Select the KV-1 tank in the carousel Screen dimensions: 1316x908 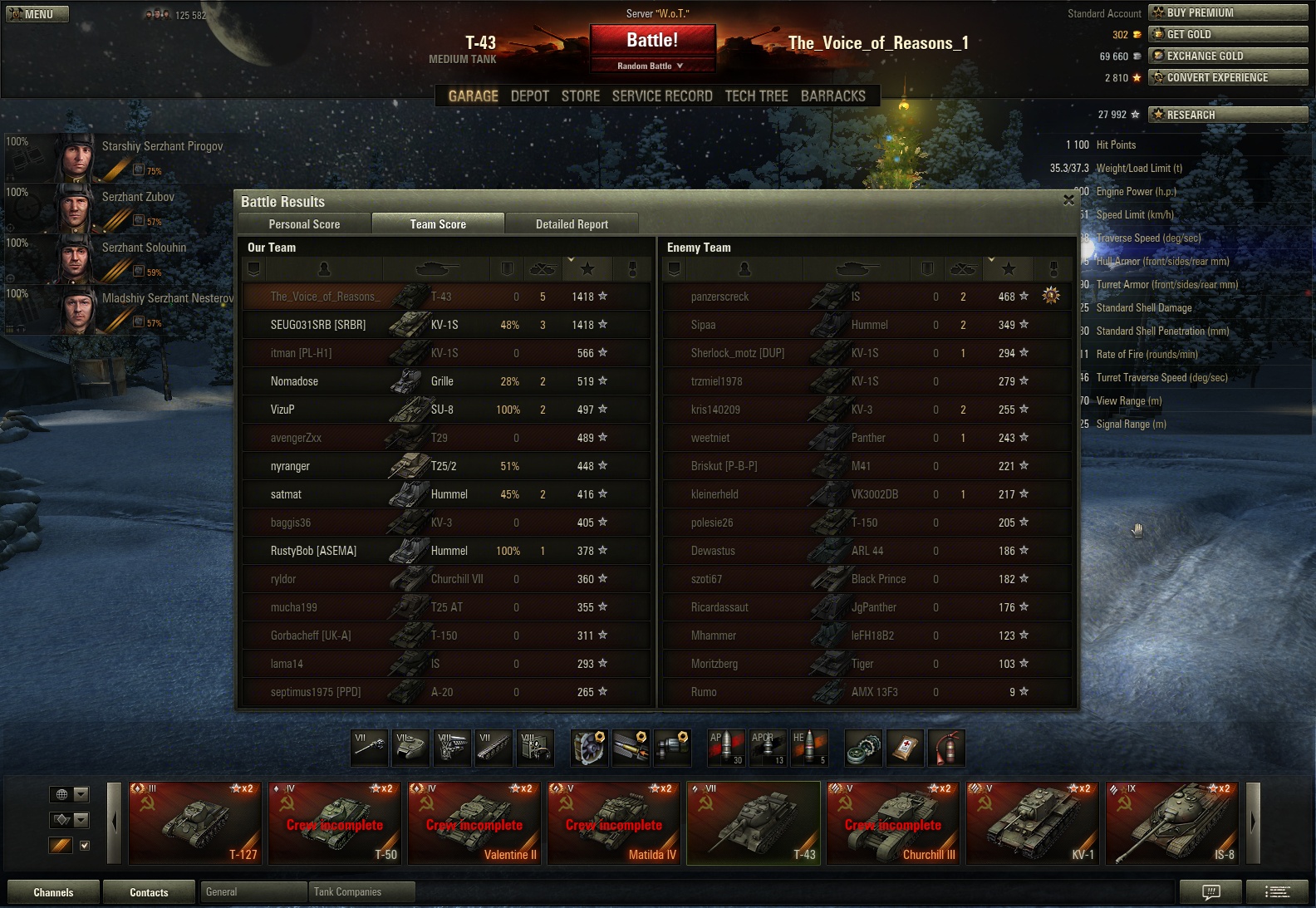click(1033, 823)
